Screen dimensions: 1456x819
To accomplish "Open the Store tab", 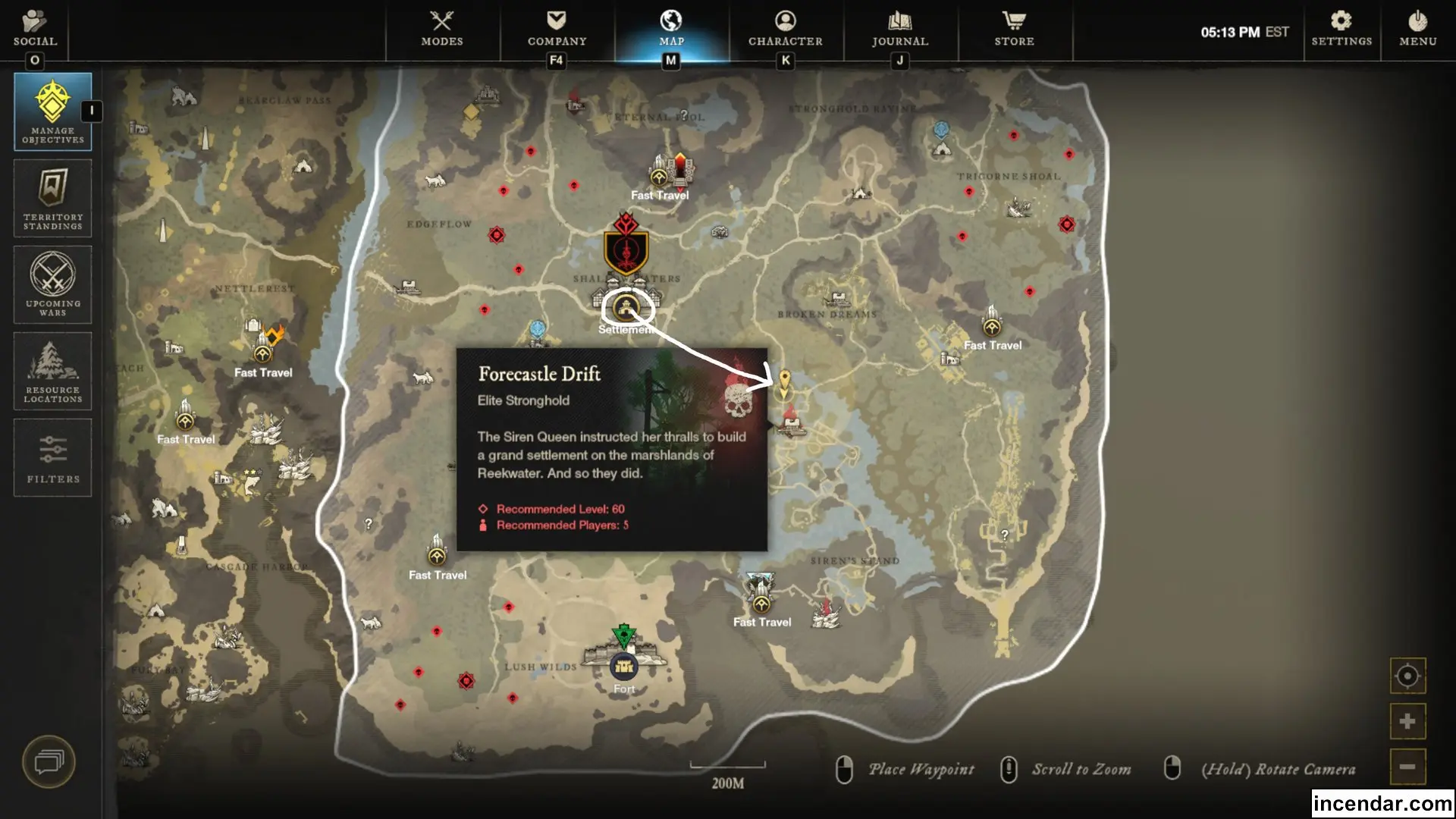I will tap(1015, 30).
